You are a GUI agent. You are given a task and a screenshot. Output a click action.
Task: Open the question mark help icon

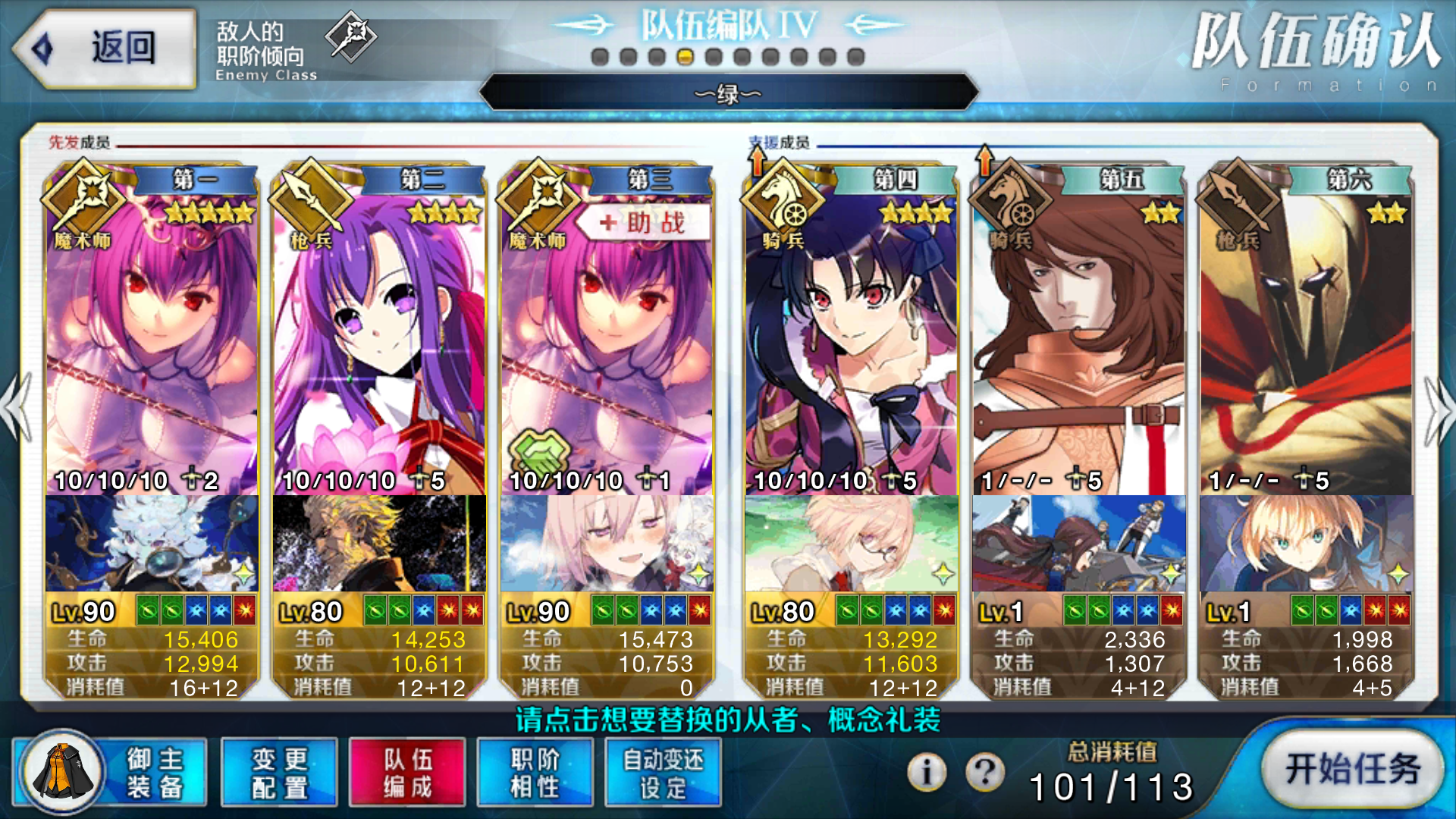click(x=985, y=772)
